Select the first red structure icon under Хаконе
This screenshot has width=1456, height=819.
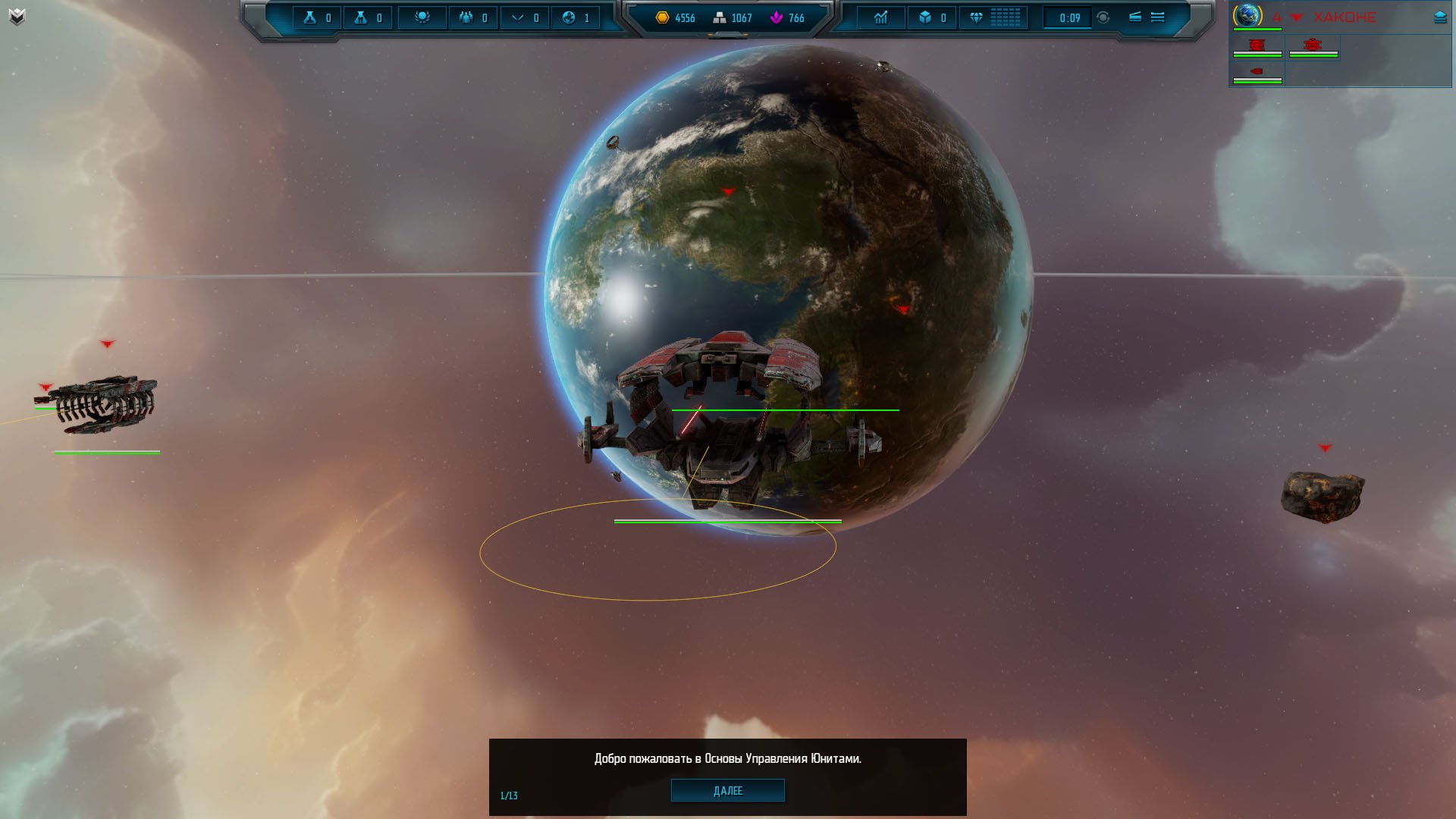pos(1257,46)
